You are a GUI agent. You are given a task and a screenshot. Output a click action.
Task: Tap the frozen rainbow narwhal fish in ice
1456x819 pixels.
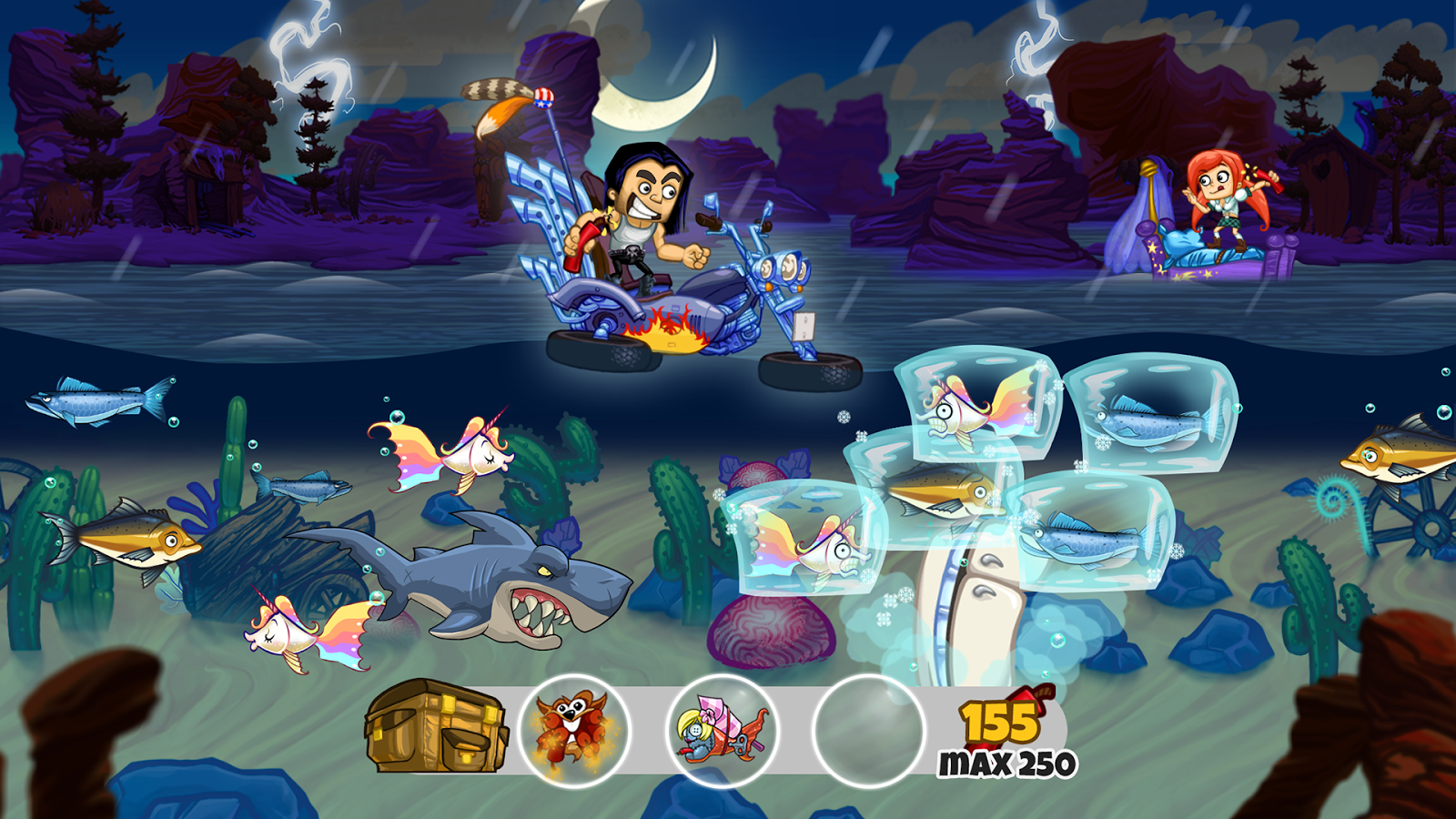965,409
